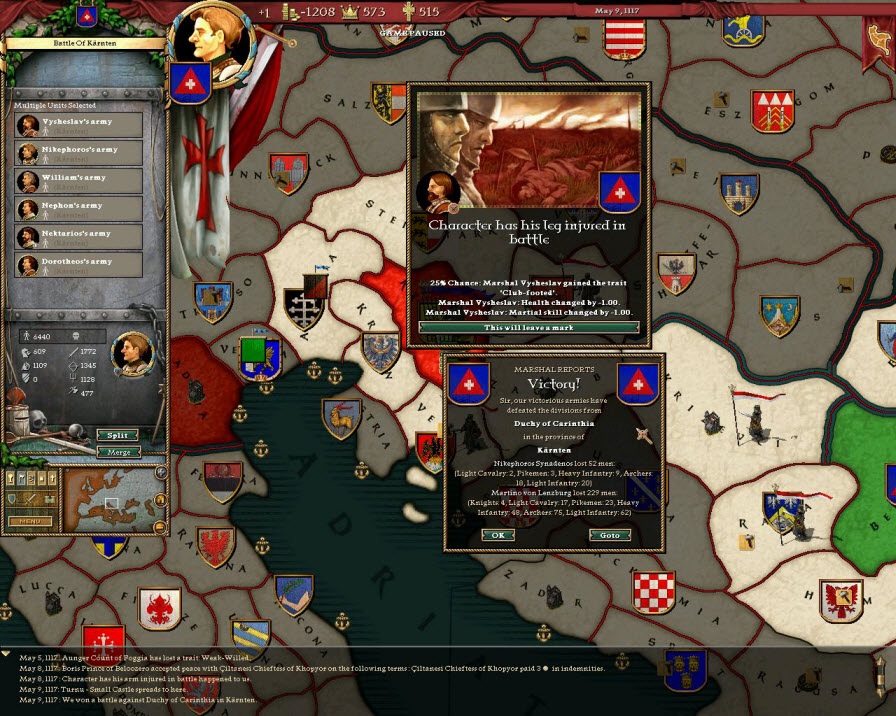Merge the selected armies
The image size is (896, 716).
(117, 452)
